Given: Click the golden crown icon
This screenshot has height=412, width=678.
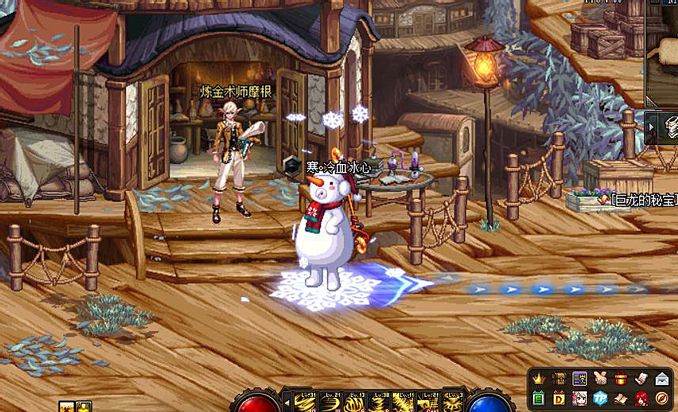Looking at the screenshot, I should (x=538, y=379).
